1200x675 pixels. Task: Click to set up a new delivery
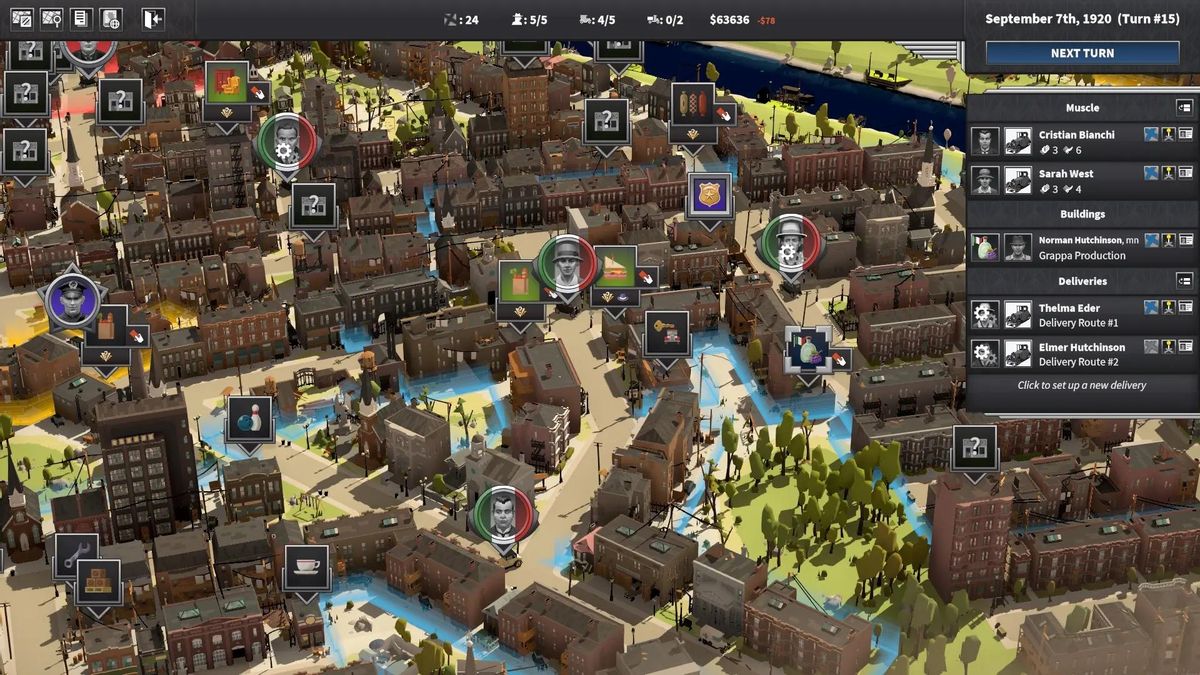coord(1081,385)
